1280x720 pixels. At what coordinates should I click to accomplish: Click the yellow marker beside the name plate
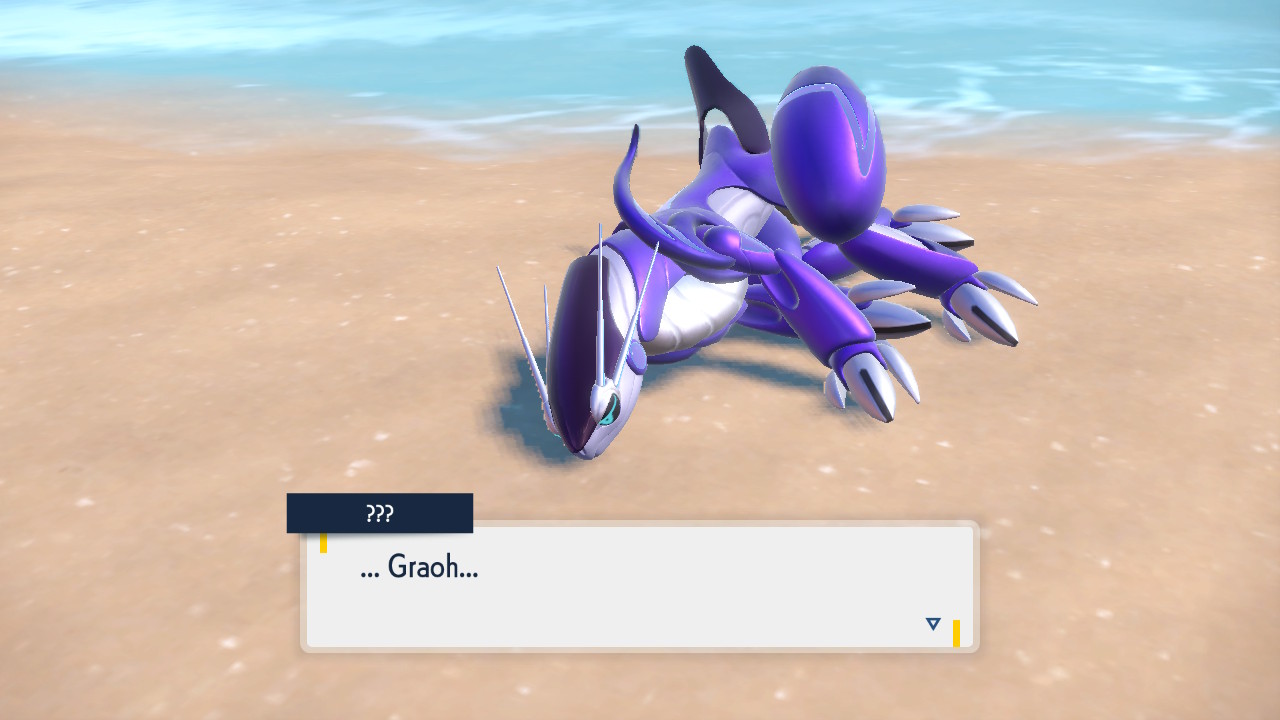pyautogui.click(x=324, y=543)
